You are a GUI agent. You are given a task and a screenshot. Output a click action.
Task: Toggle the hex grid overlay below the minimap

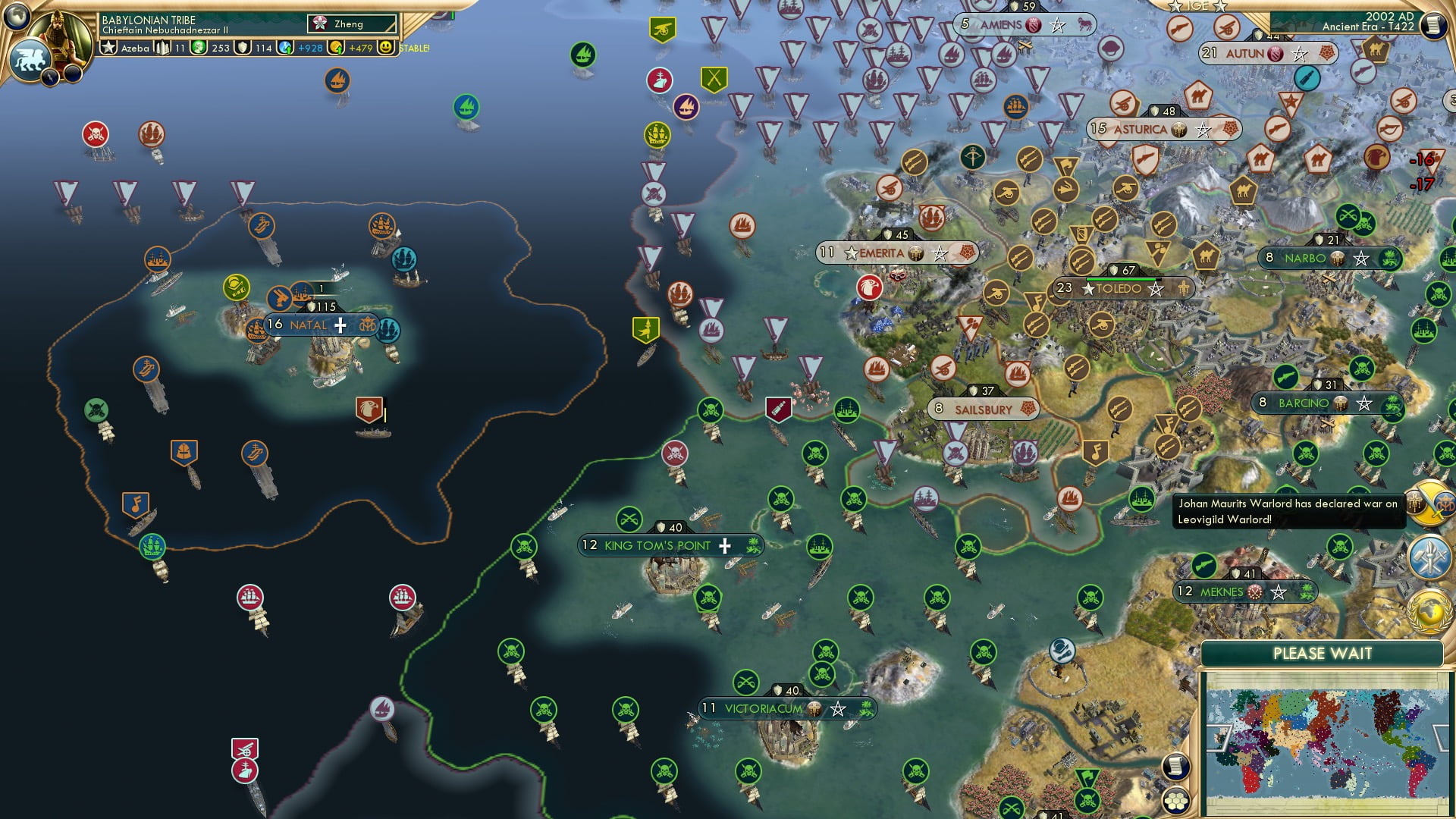(1177, 800)
